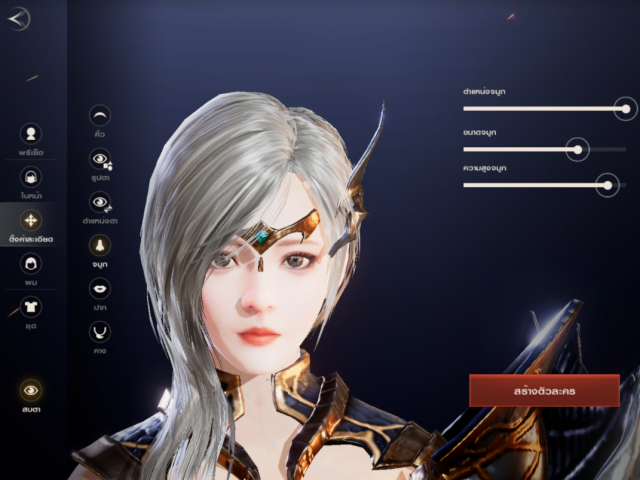Create the character with the red button

[544, 390]
